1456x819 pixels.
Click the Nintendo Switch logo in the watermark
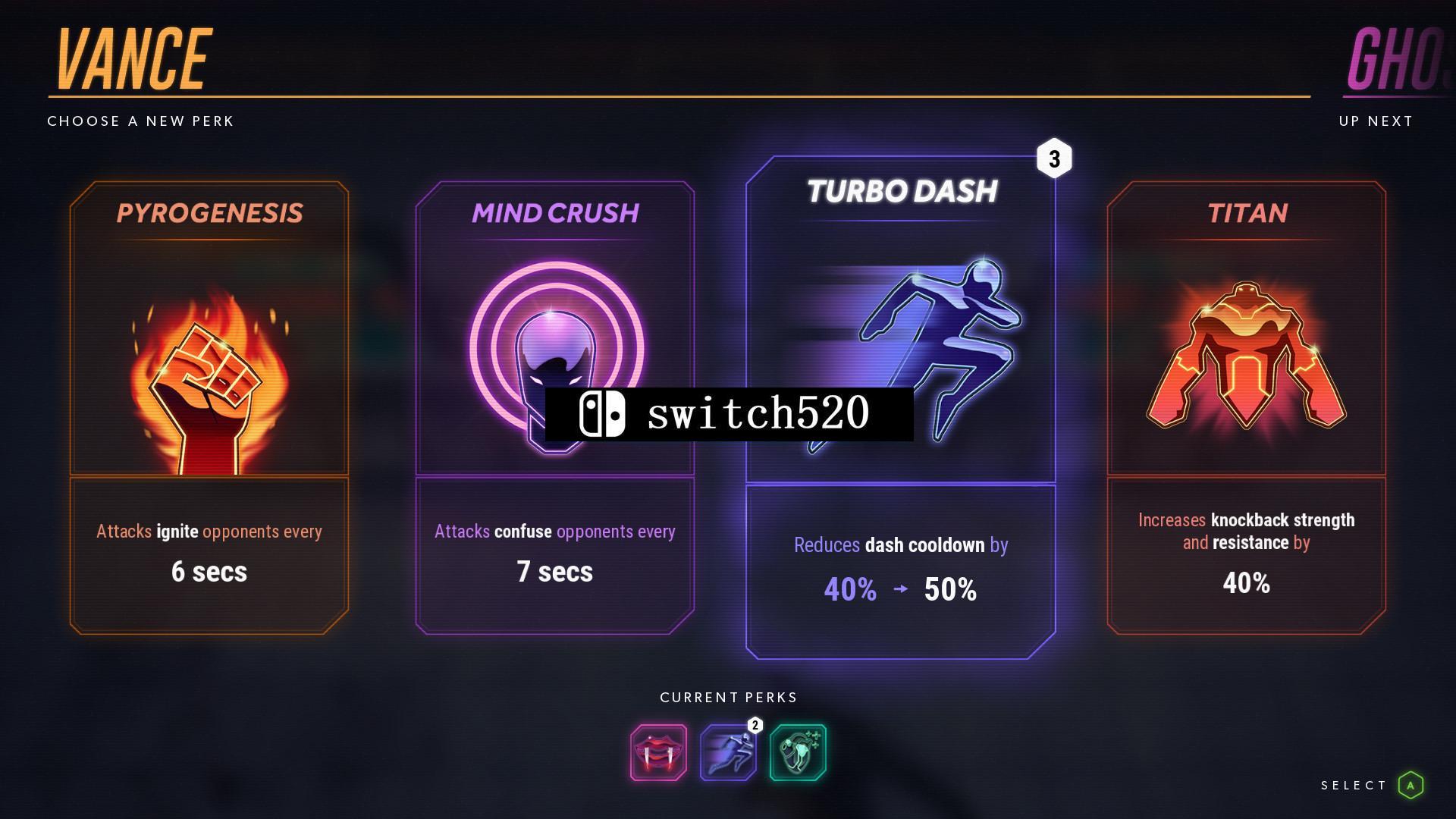[604, 414]
